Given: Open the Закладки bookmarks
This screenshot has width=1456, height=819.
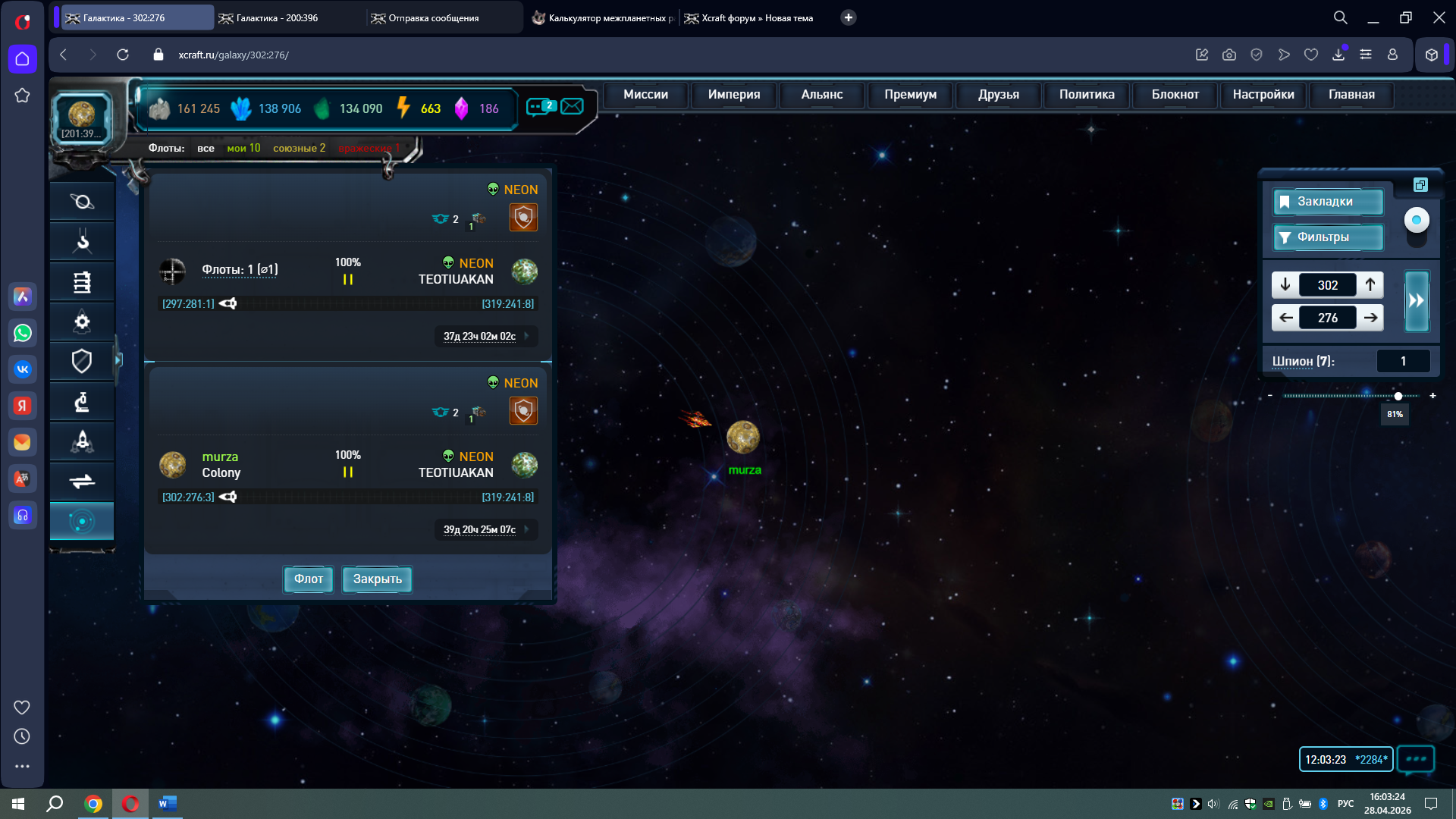Looking at the screenshot, I should (x=1327, y=202).
